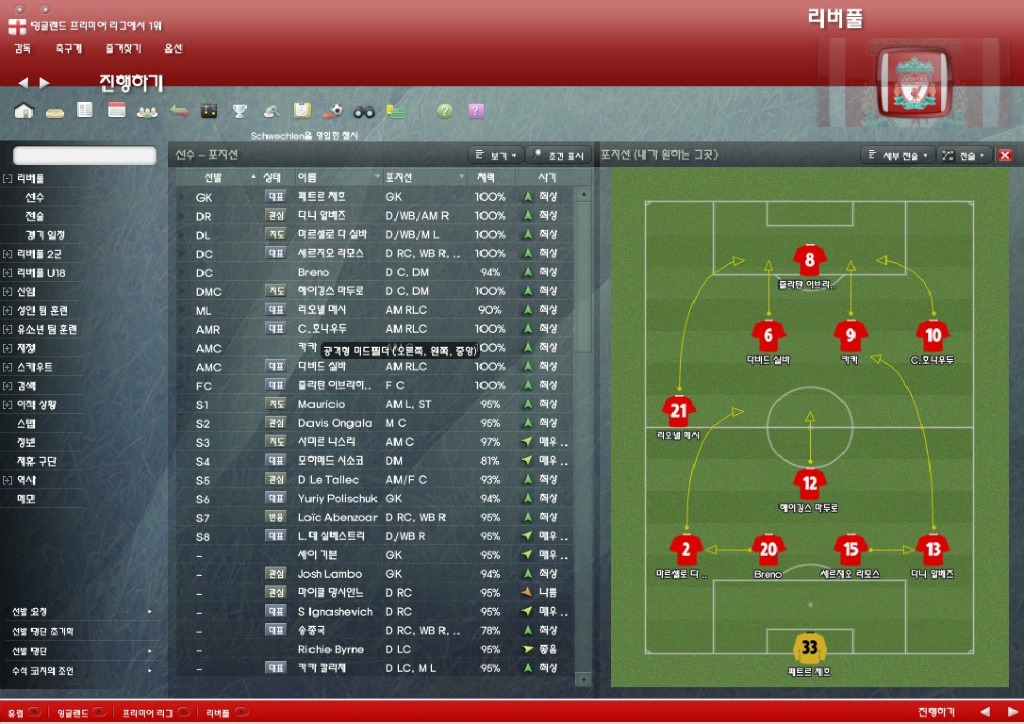Screen dimensions: 1024x724
Task: Focus the search box above the sidebar
Action: pyautogui.click(x=85, y=156)
